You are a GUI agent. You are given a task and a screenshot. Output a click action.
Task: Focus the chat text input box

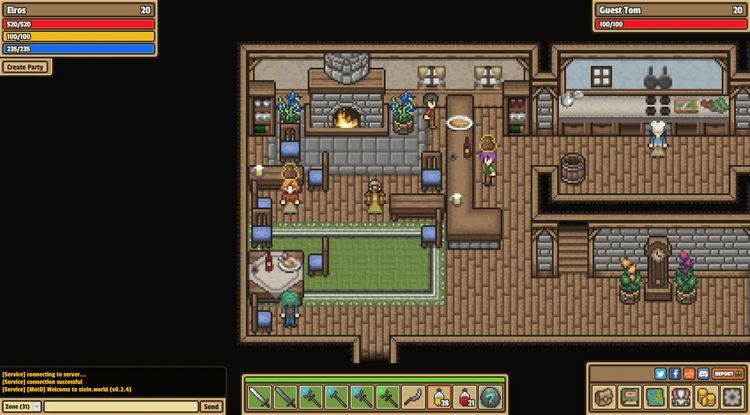coord(121,406)
